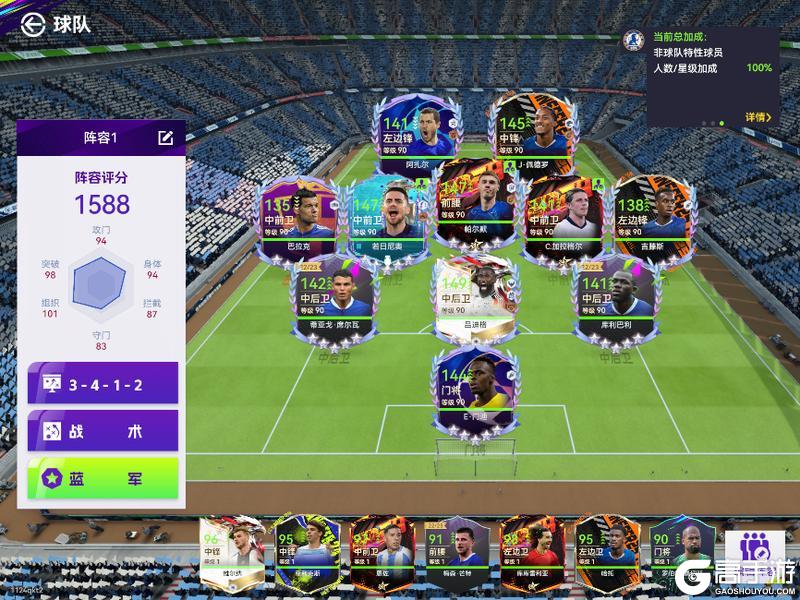Select centre-back 蒂亚戈·席尔瓦 card

328,295
